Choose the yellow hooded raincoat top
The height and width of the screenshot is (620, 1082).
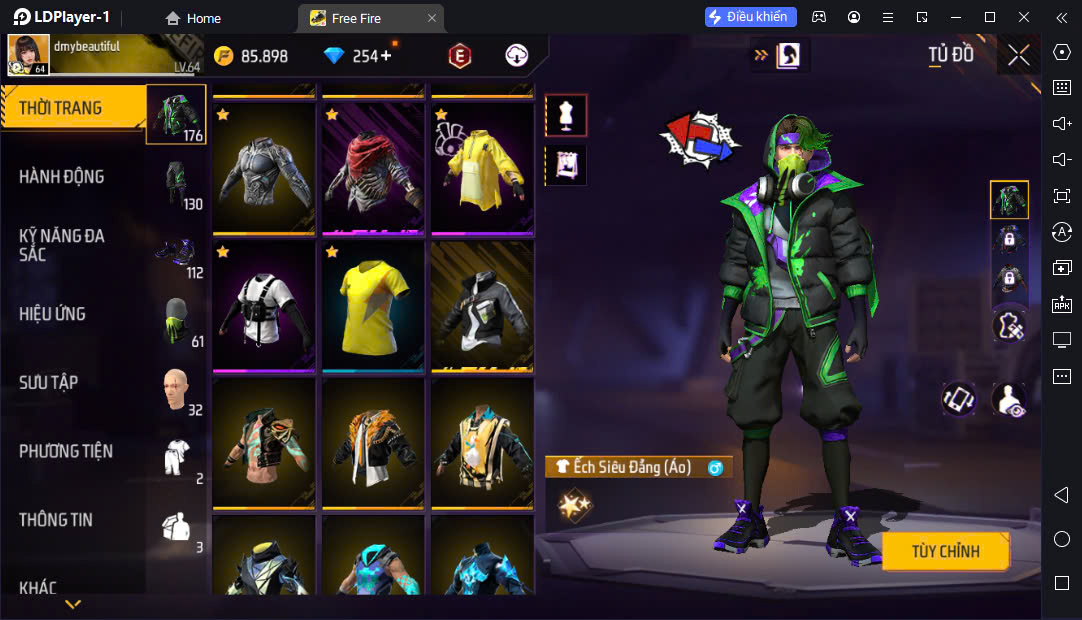(x=482, y=166)
